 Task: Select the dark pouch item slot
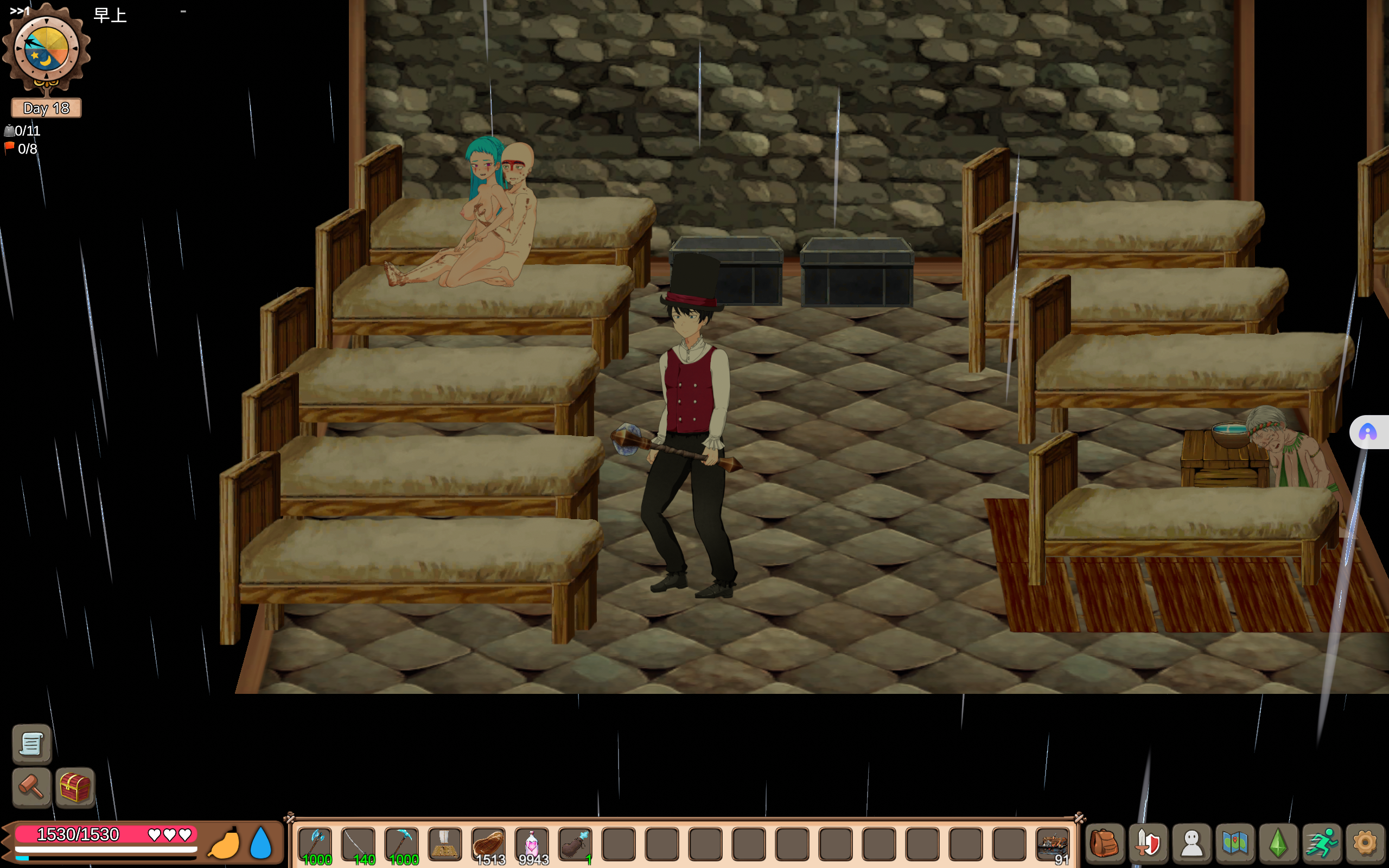coord(575,844)
